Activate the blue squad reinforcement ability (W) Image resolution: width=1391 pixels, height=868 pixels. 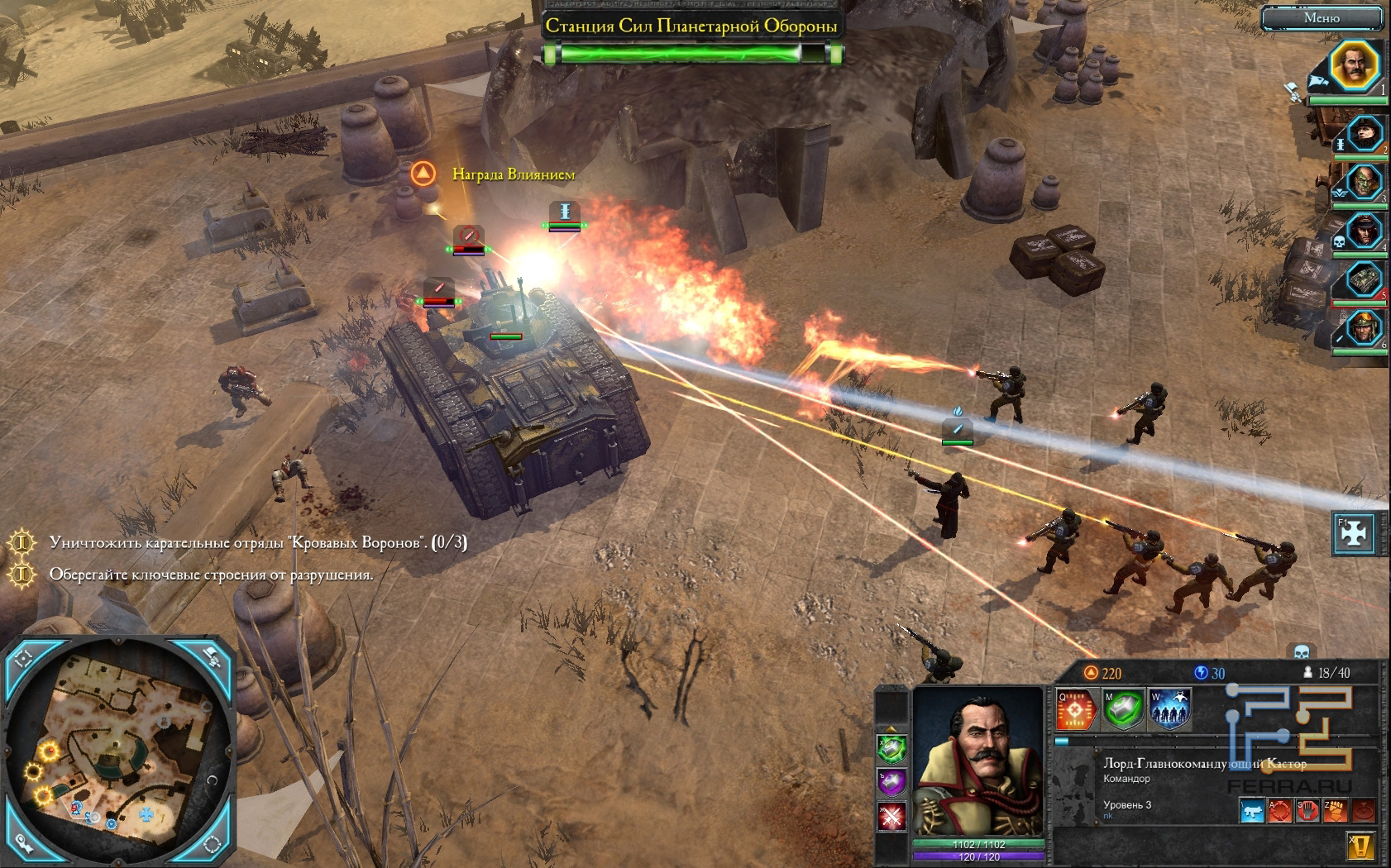pyautogui.click(x=1169, y=709)
